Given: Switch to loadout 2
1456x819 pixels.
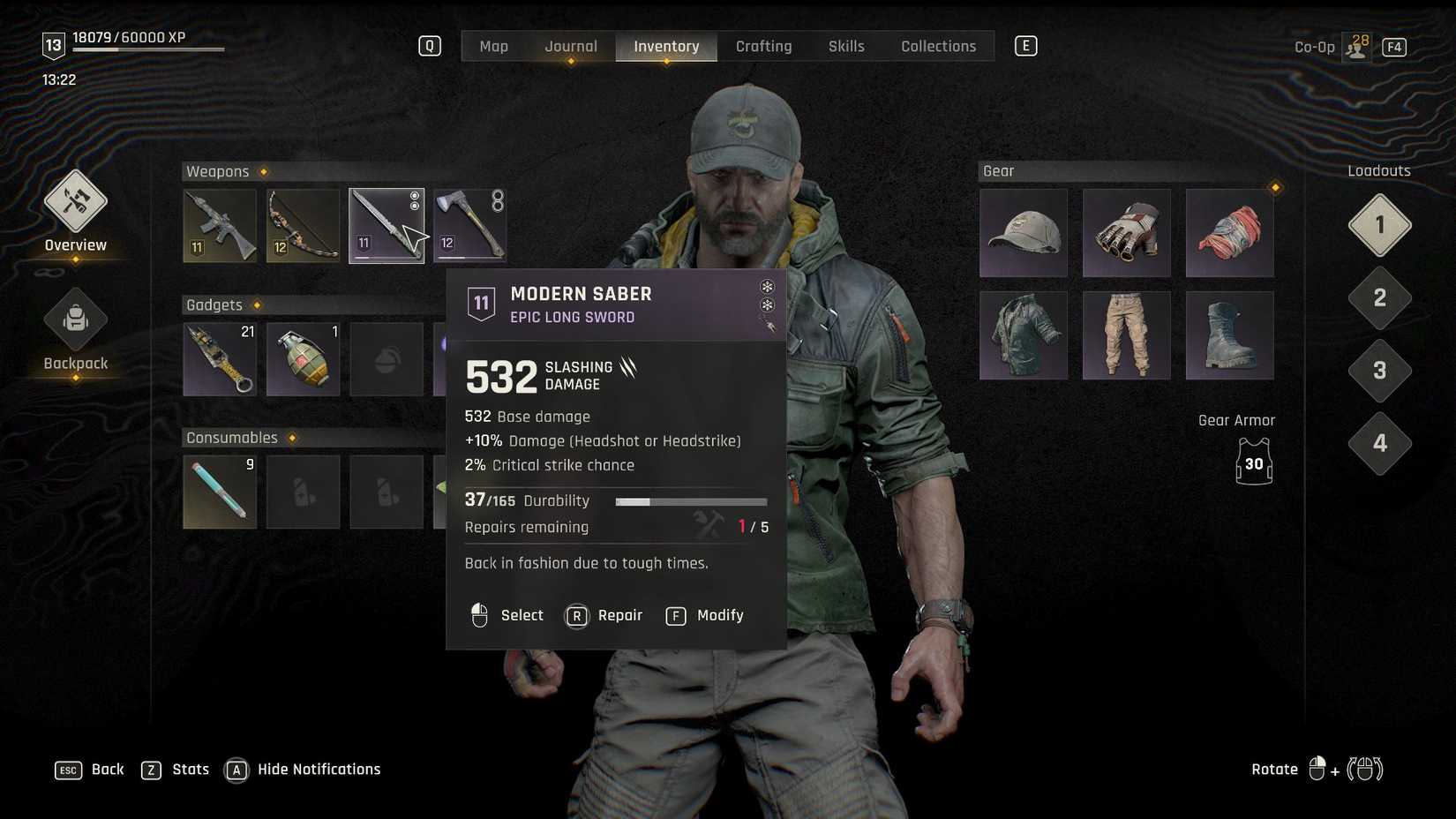Looking at the screenshot, I should 1379,298.
